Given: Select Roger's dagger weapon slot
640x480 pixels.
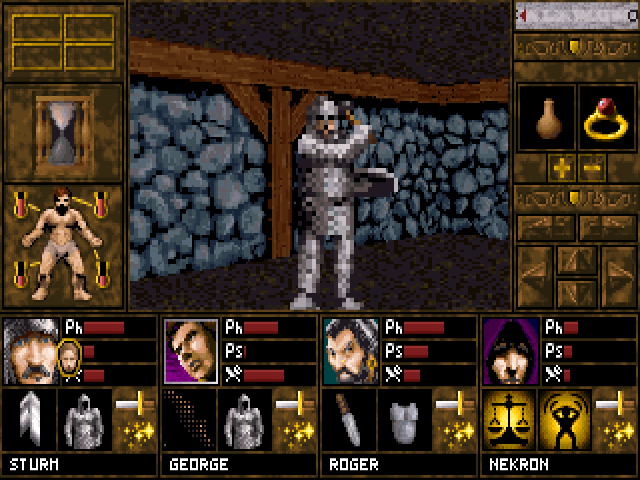Looking at the screenshot, I should click(x=347, y=418).
